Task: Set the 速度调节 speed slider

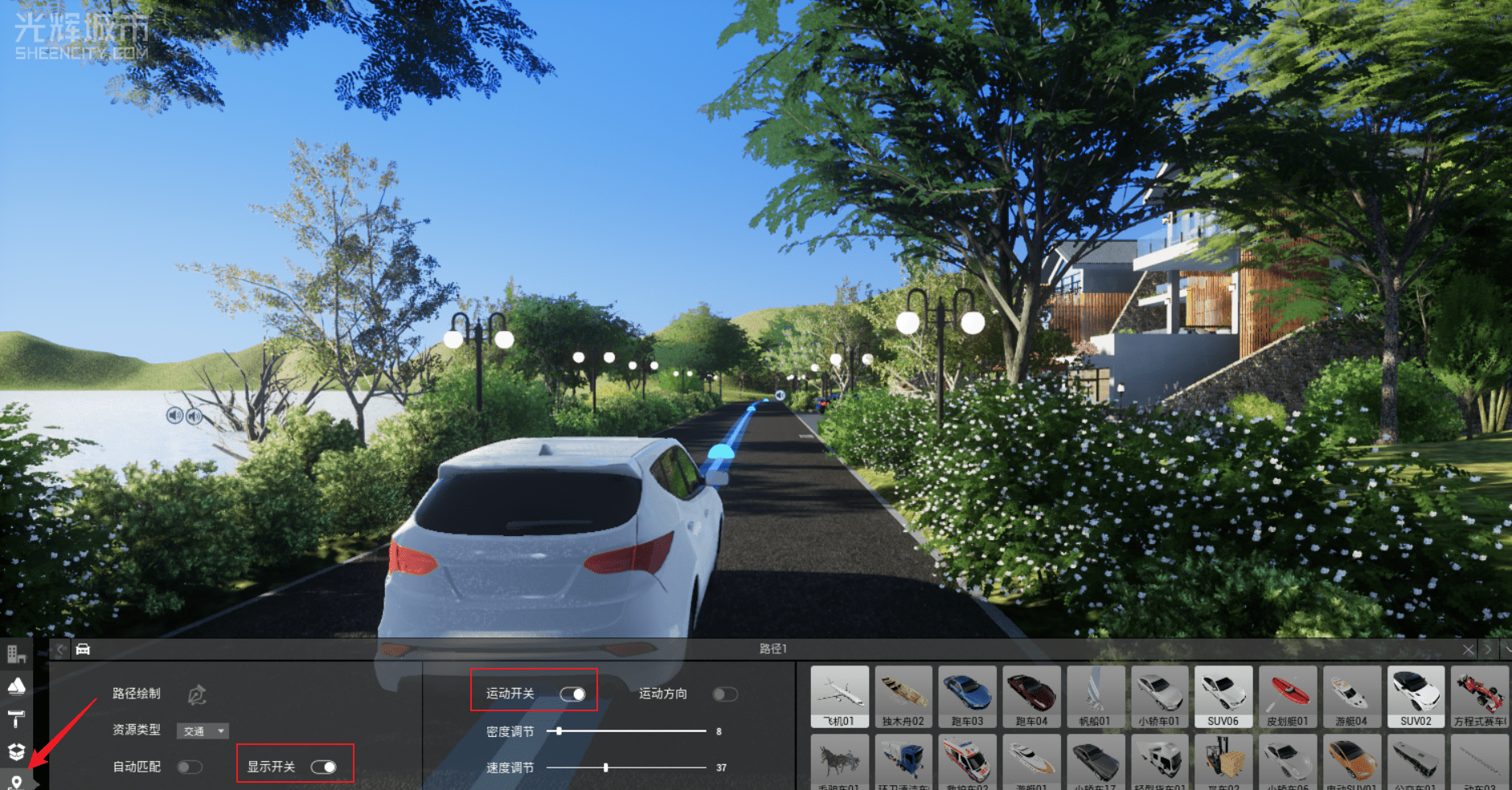Action: pos(606,767)
